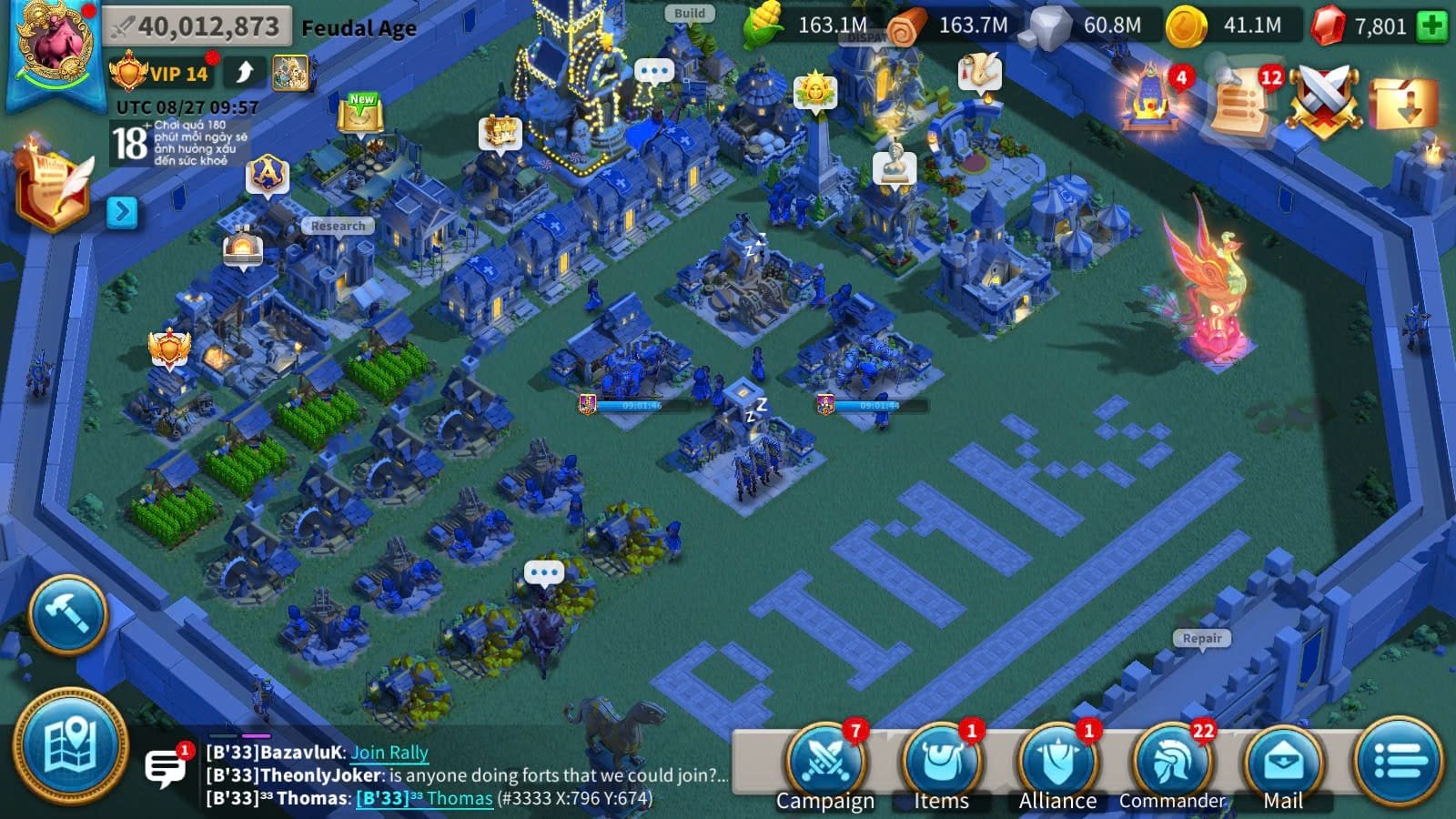
Task: Open the world map
Action: coord(70,748)
